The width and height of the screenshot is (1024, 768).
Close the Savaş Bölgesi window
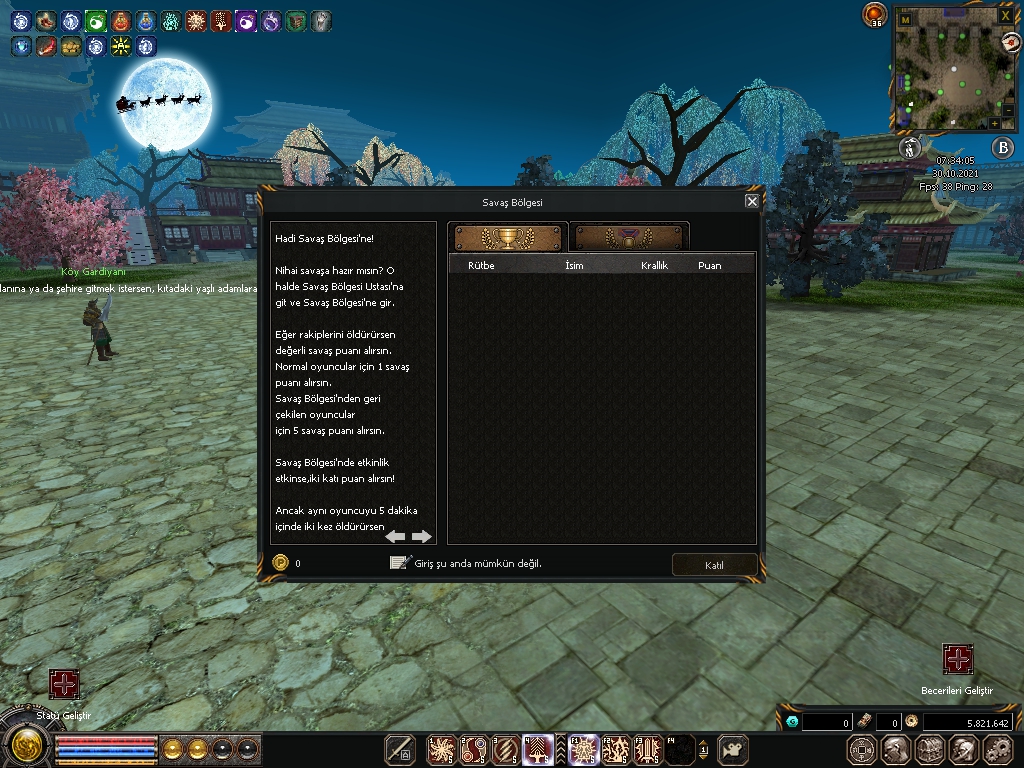click(752, 201)
